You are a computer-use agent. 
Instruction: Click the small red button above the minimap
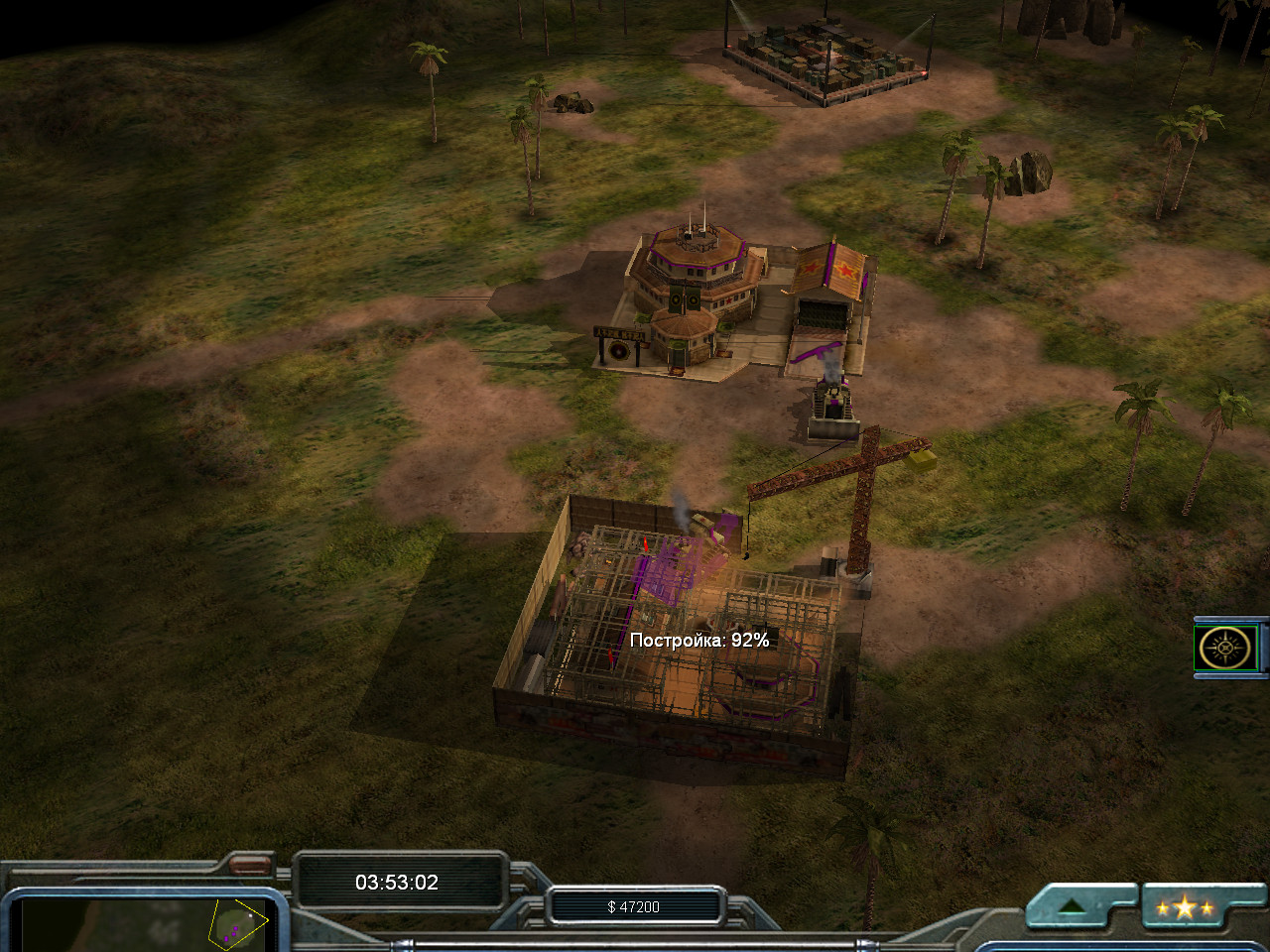pyautogui.click(x=251, y=866)
